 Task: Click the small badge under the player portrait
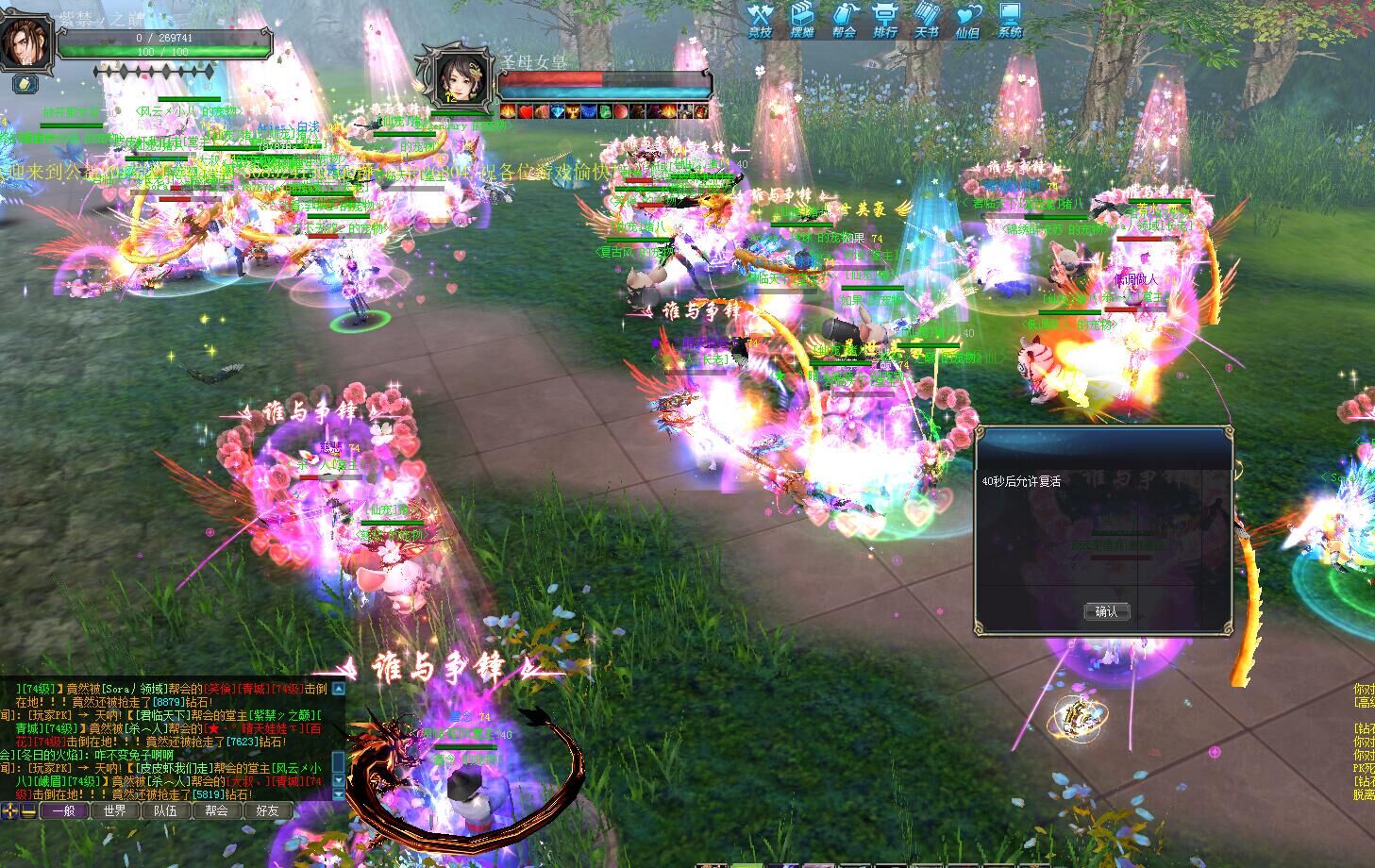25,84
